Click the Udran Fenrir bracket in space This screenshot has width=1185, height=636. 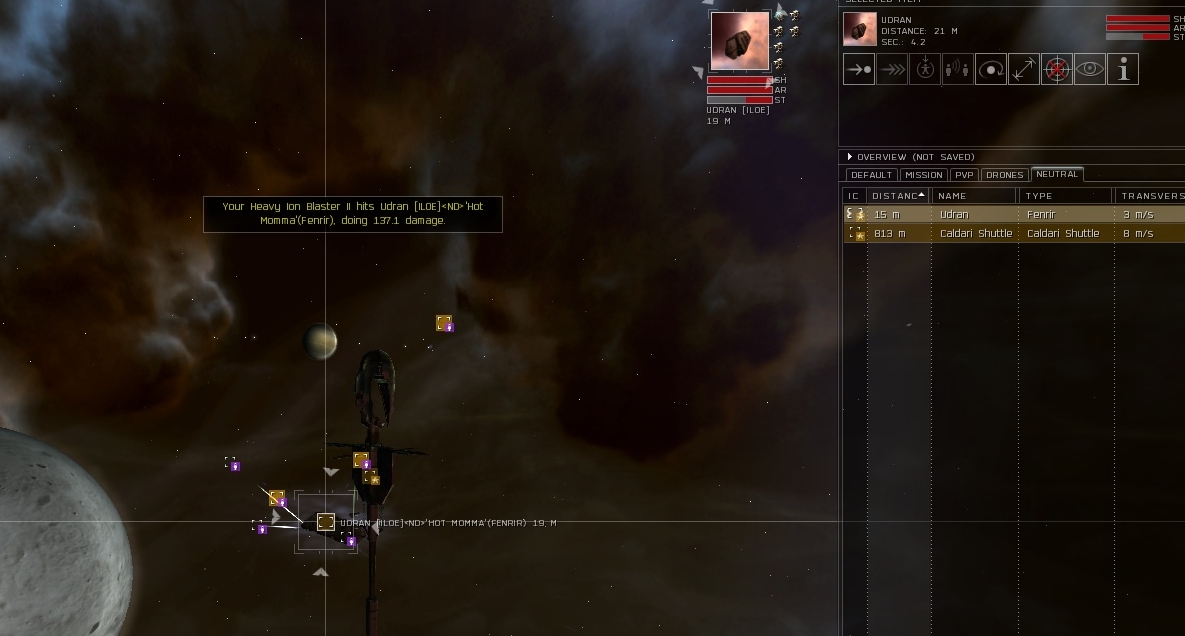tap(325, 521)
